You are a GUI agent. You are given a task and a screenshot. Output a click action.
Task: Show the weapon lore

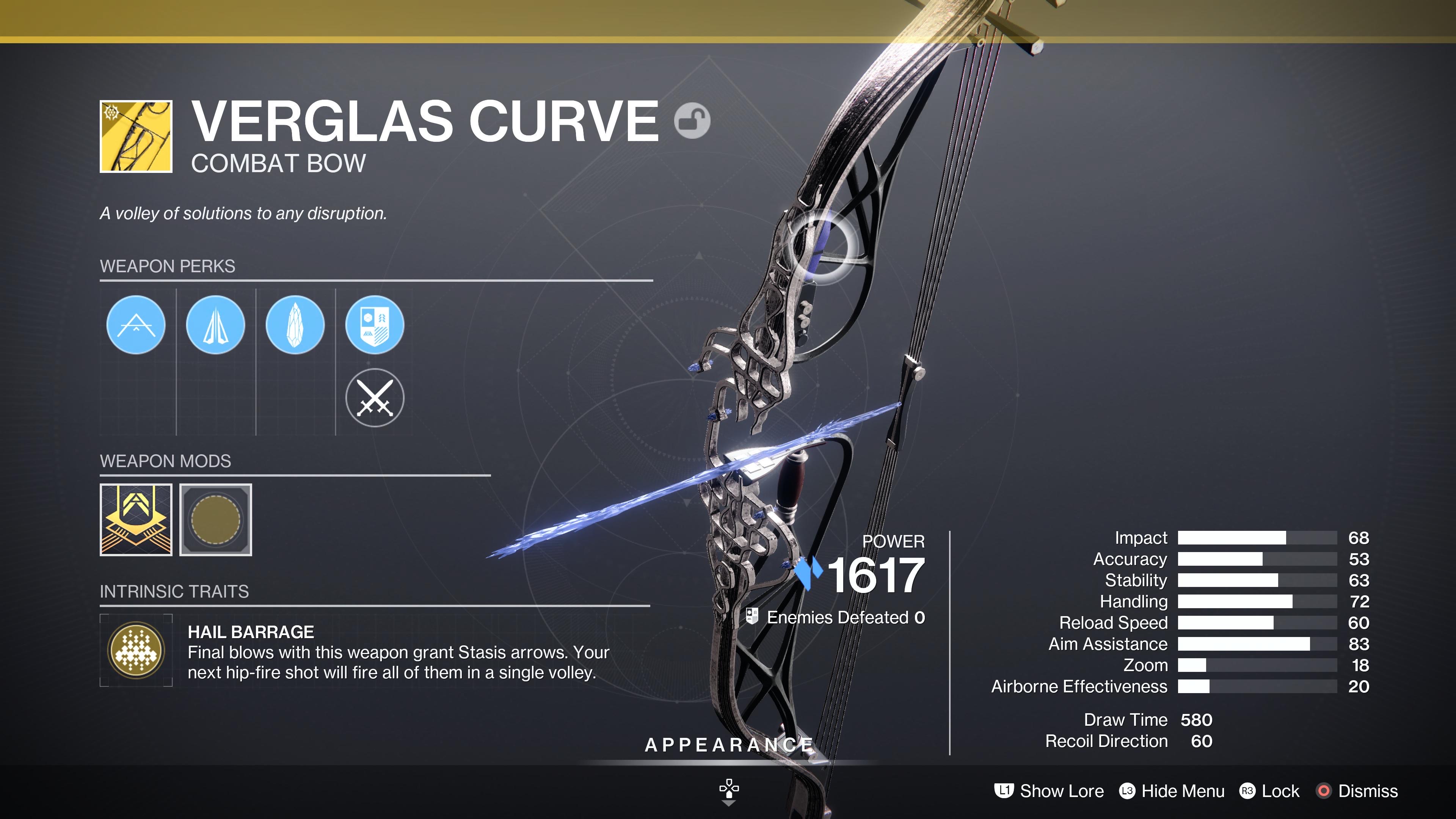click(1050, 791)
